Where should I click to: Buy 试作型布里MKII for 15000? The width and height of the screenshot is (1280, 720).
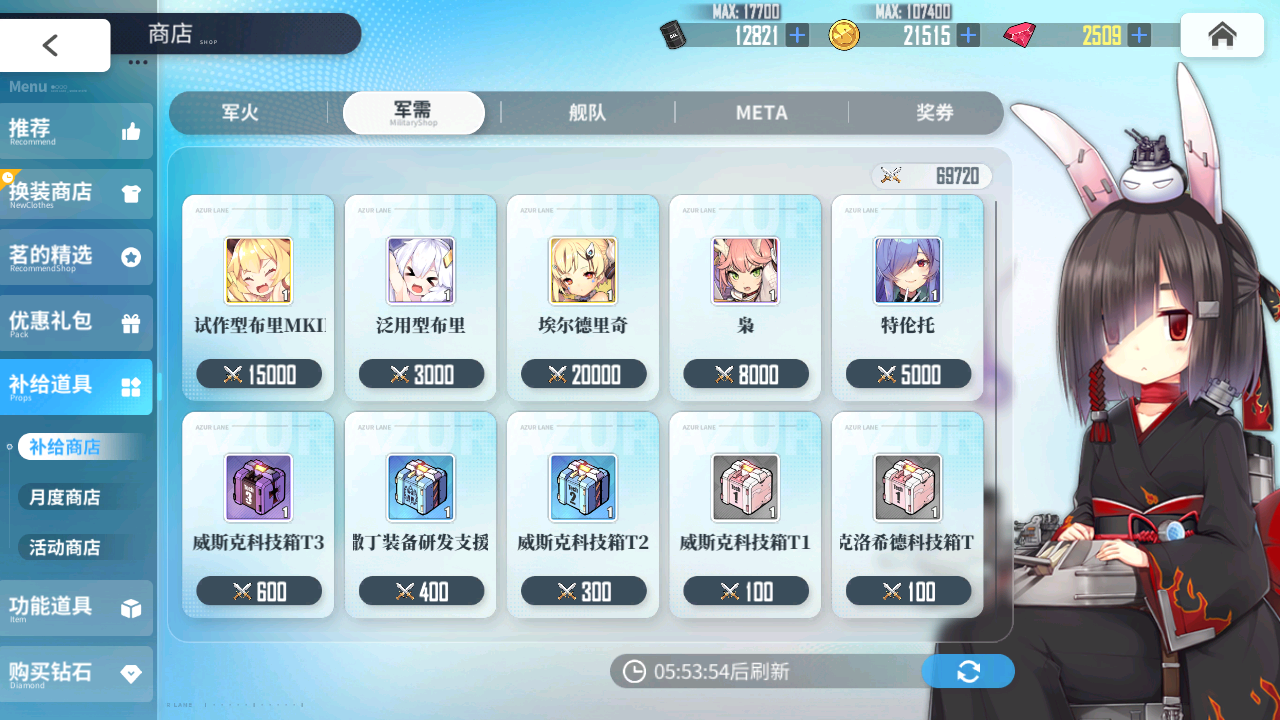tap(259, 298)
